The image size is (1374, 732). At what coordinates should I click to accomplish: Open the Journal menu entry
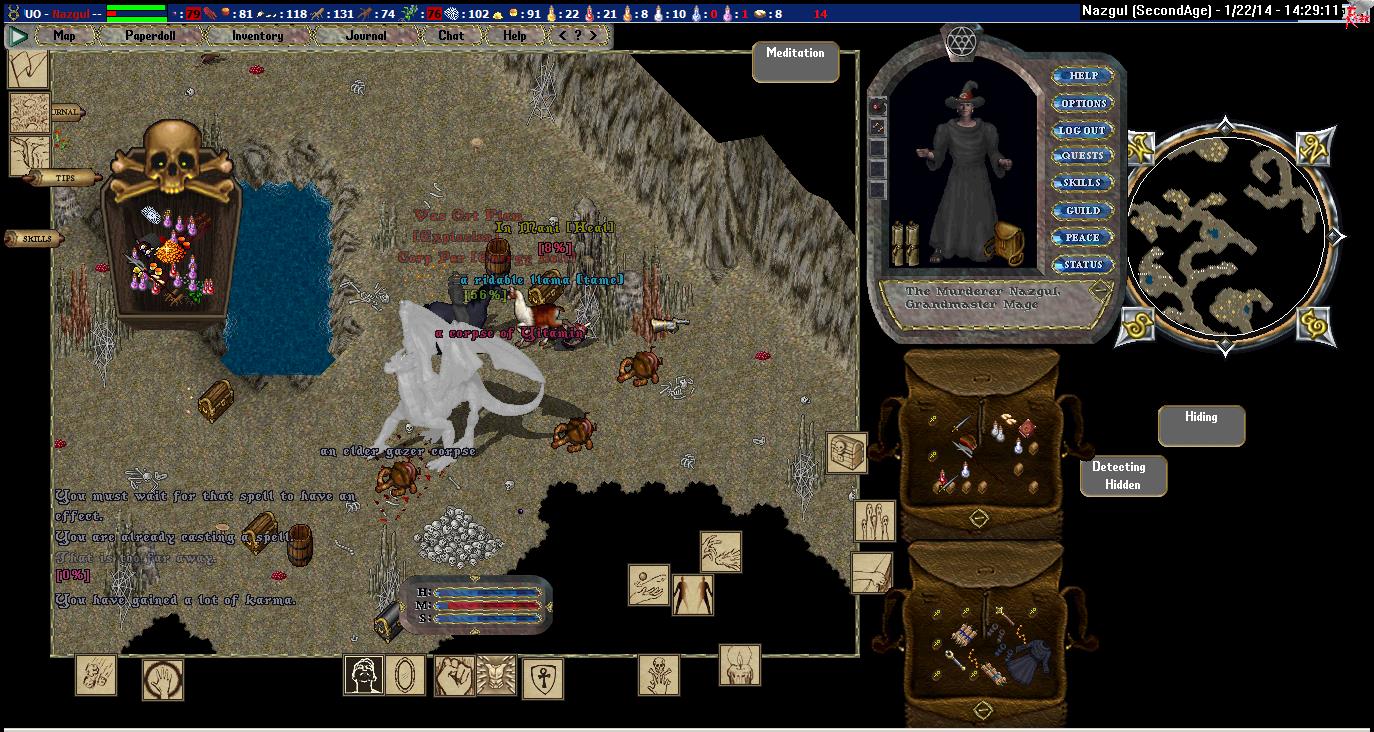[366, 36]
